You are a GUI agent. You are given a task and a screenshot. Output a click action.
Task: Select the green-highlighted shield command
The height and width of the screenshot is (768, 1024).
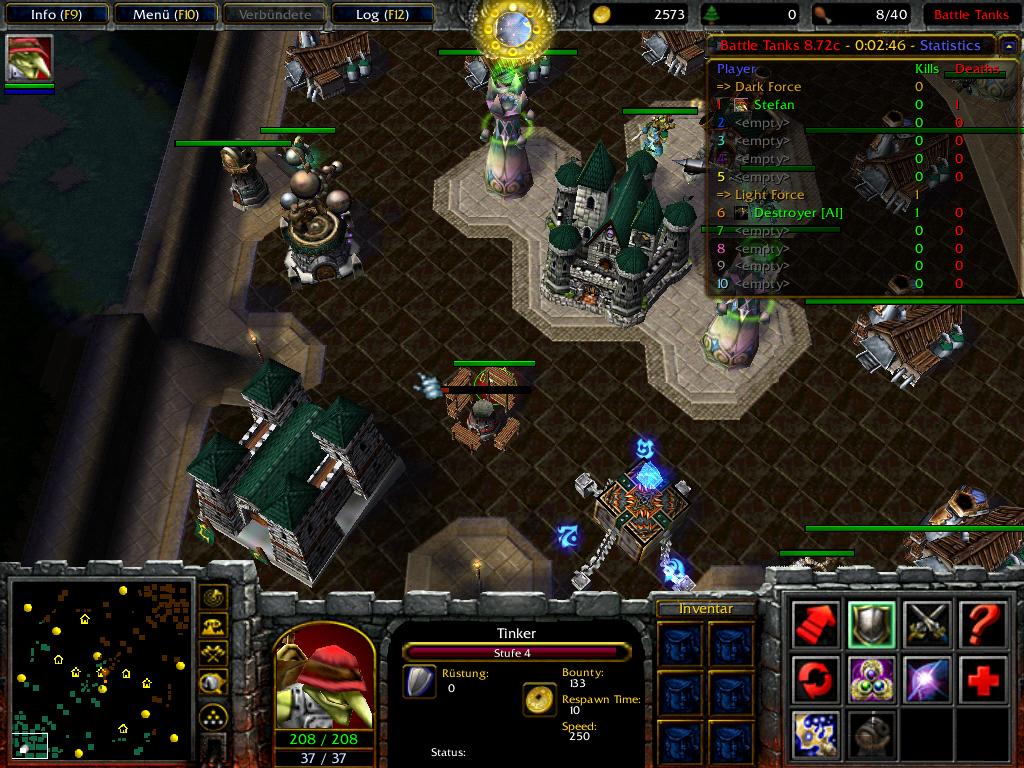point(870,625)
